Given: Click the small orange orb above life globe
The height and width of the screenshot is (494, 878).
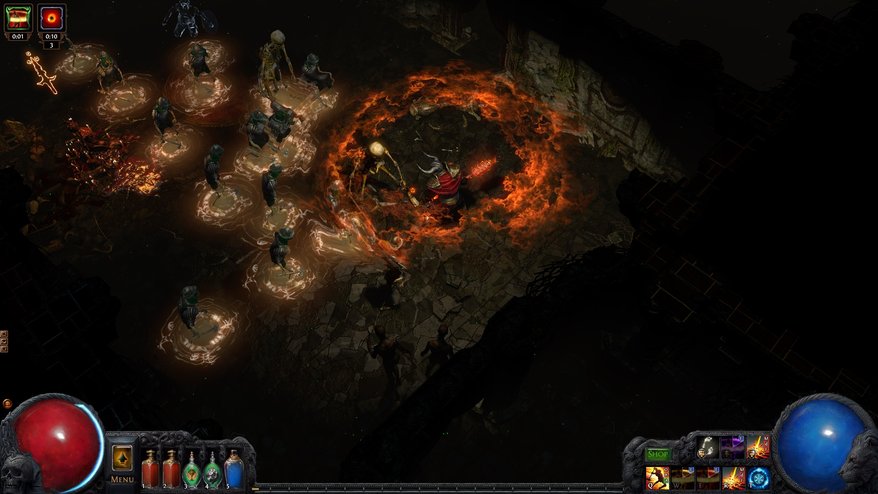Looking at the screenshot, I should coord(8,404).
